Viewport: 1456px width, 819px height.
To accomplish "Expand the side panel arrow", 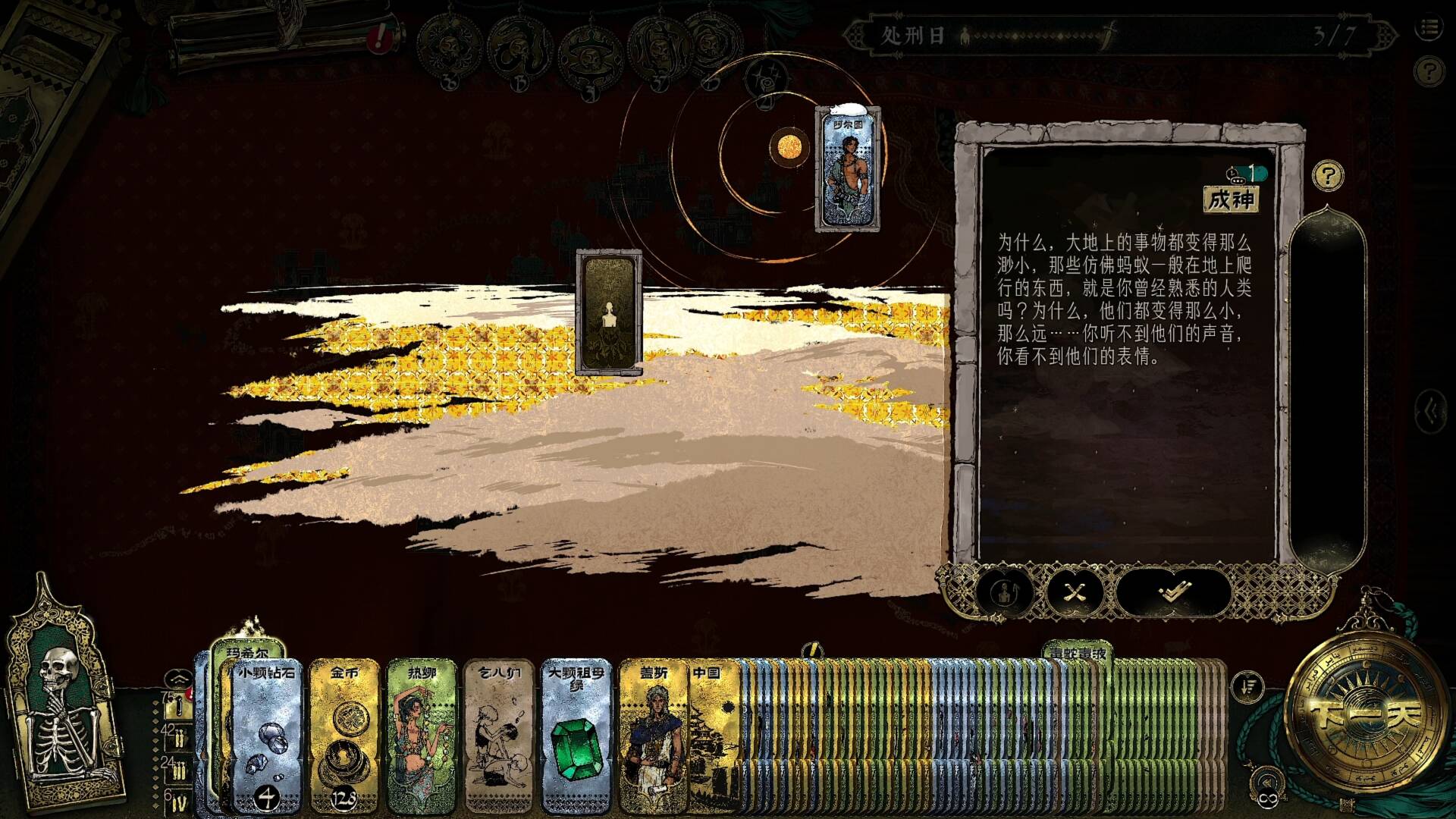I will (1432, 412).
